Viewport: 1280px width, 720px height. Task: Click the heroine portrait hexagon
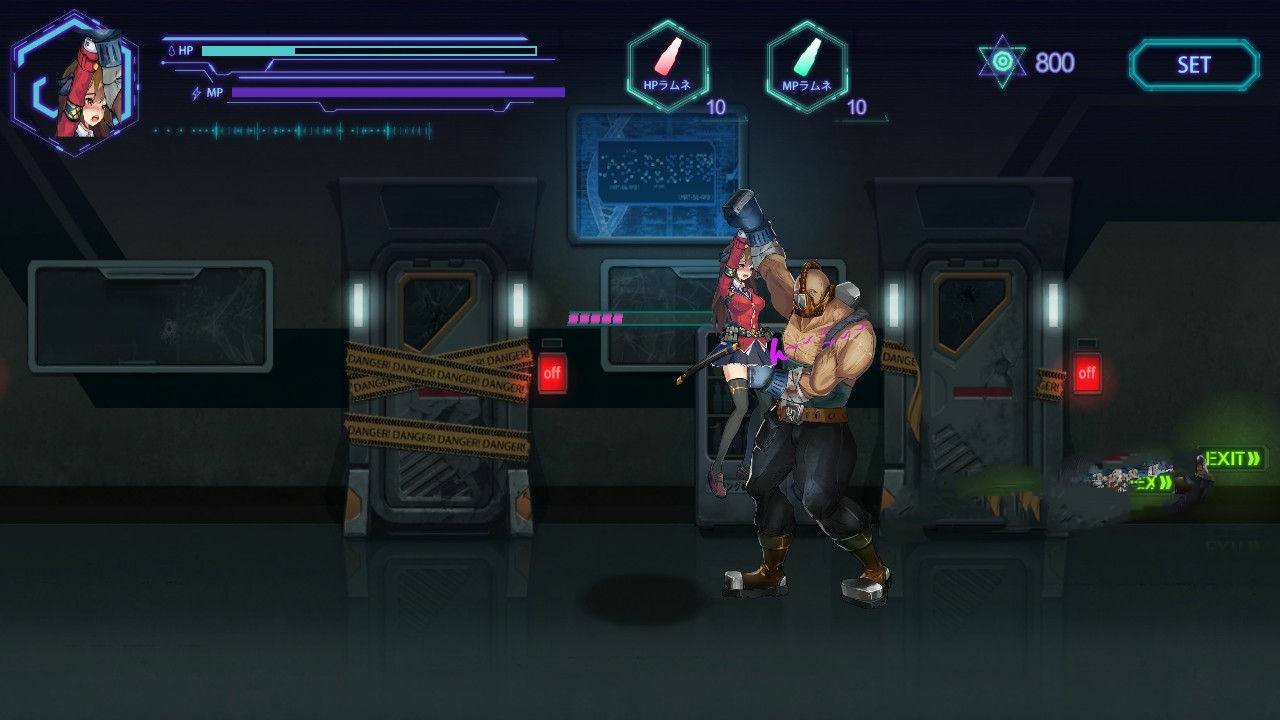click(x=75, y=83)
